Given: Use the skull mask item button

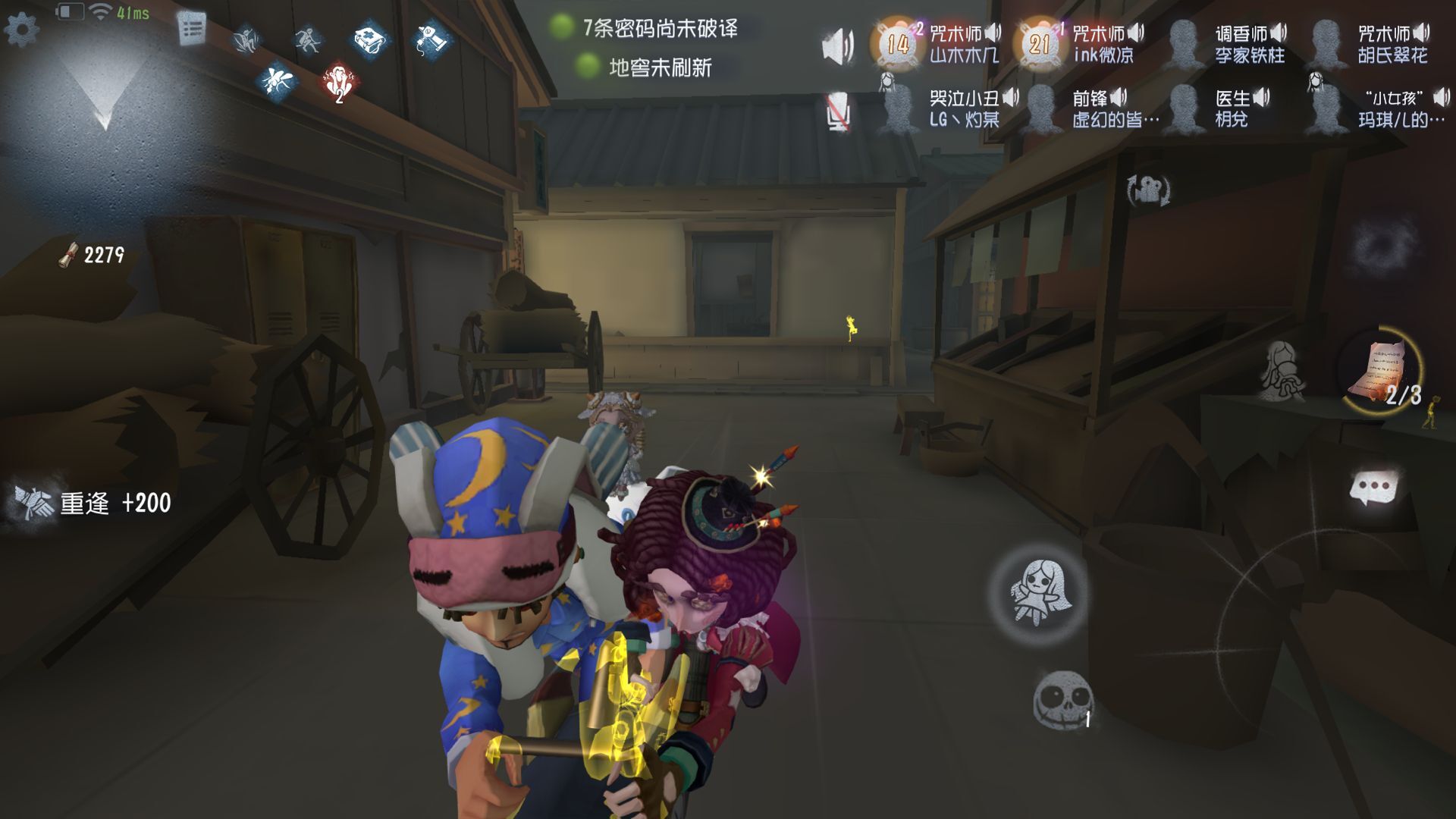Looking at the screenshot, I should point(1063,699).
